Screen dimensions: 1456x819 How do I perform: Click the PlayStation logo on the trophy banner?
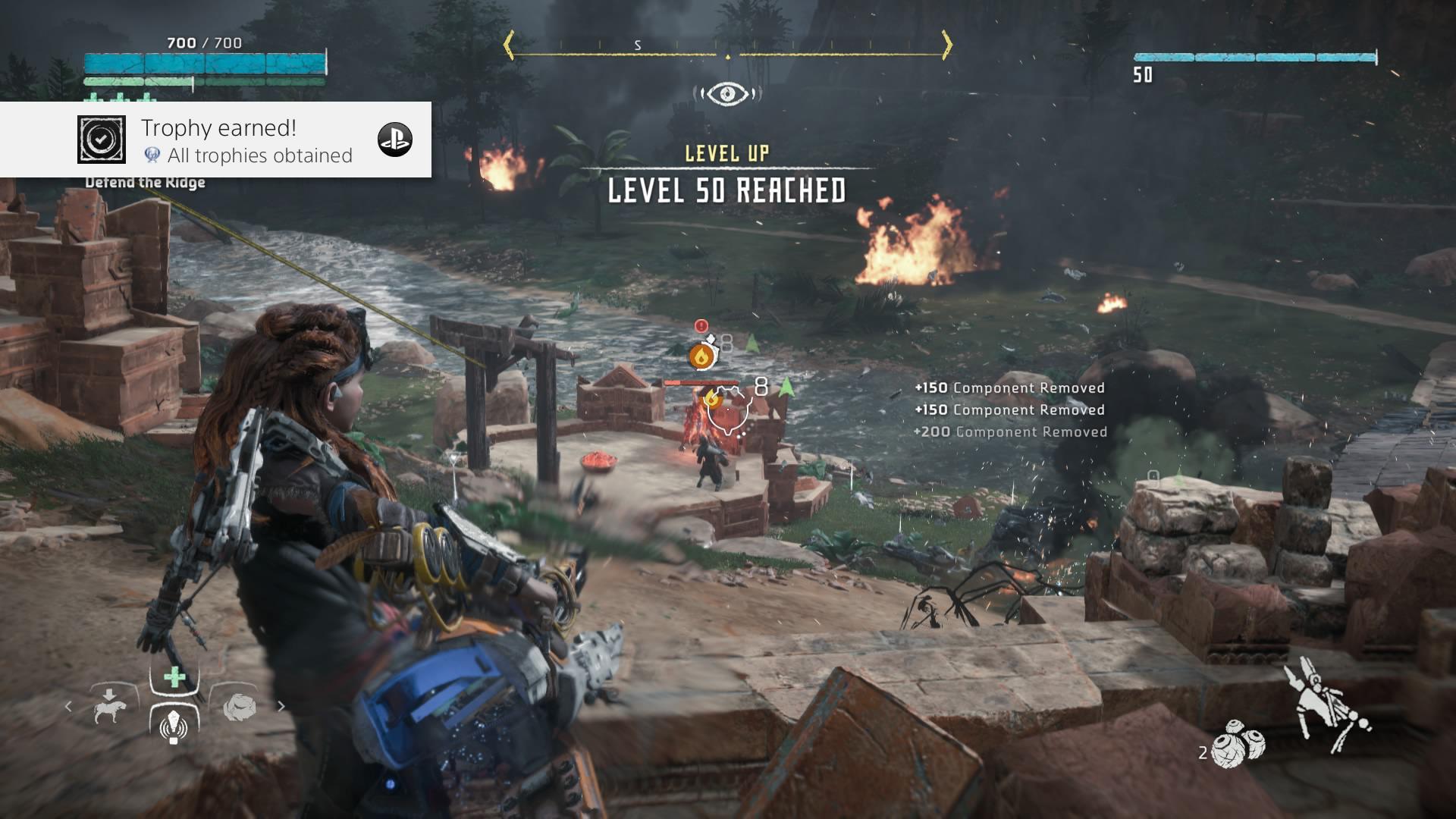394,140
